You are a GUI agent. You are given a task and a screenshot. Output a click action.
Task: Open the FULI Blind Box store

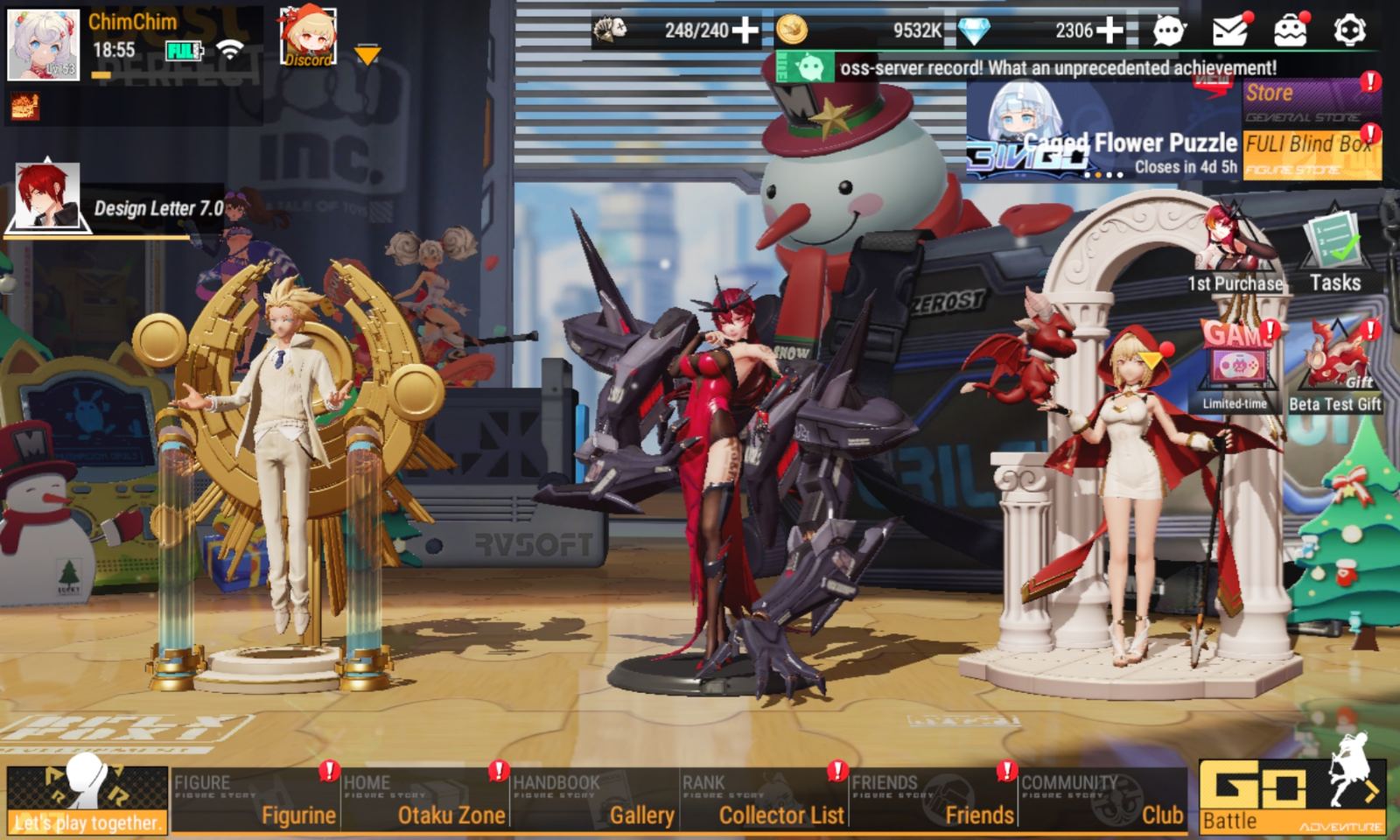[x=1311, y=153]
